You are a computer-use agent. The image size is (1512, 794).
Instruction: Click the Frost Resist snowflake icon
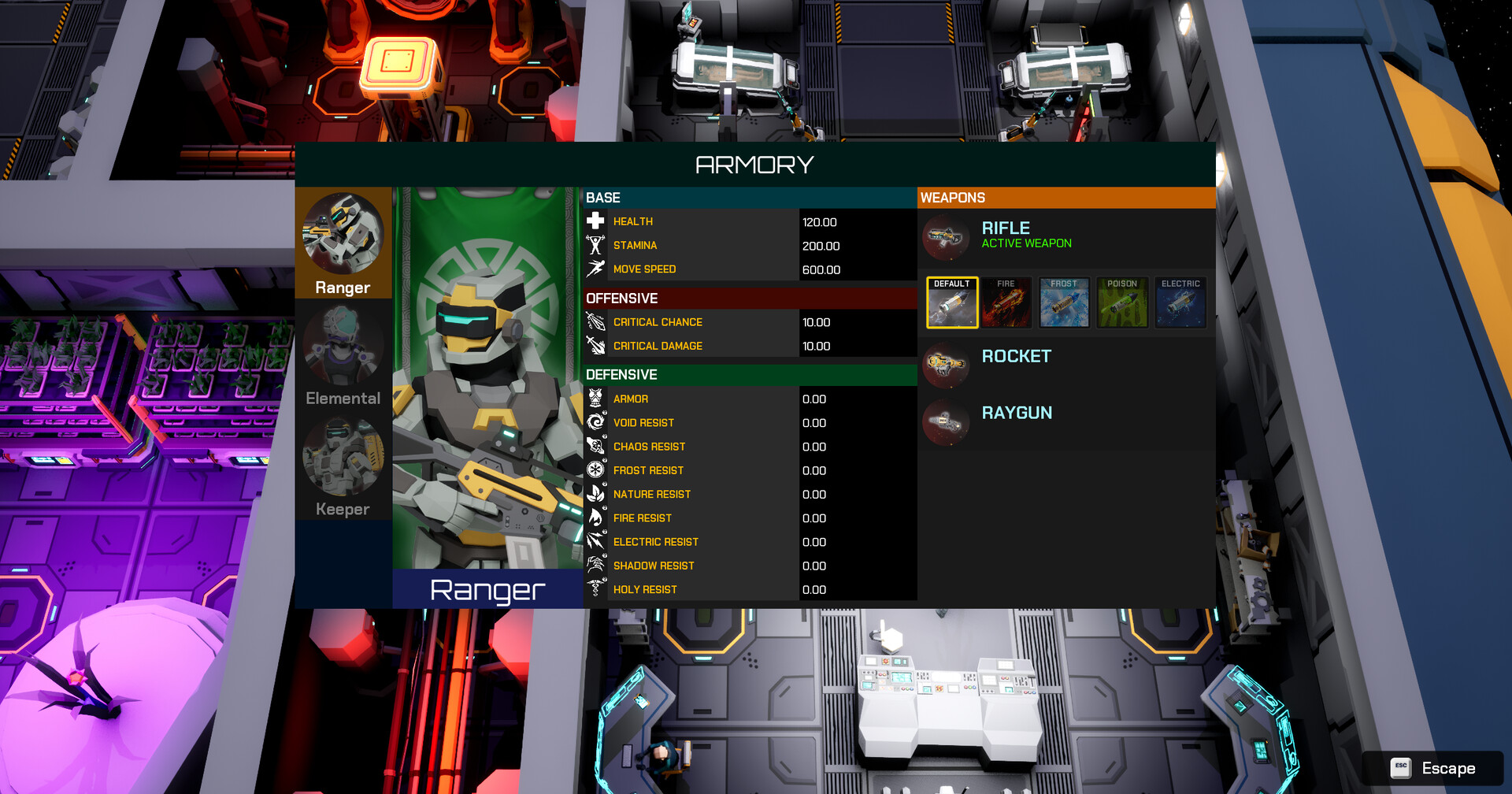click(596, 470)
